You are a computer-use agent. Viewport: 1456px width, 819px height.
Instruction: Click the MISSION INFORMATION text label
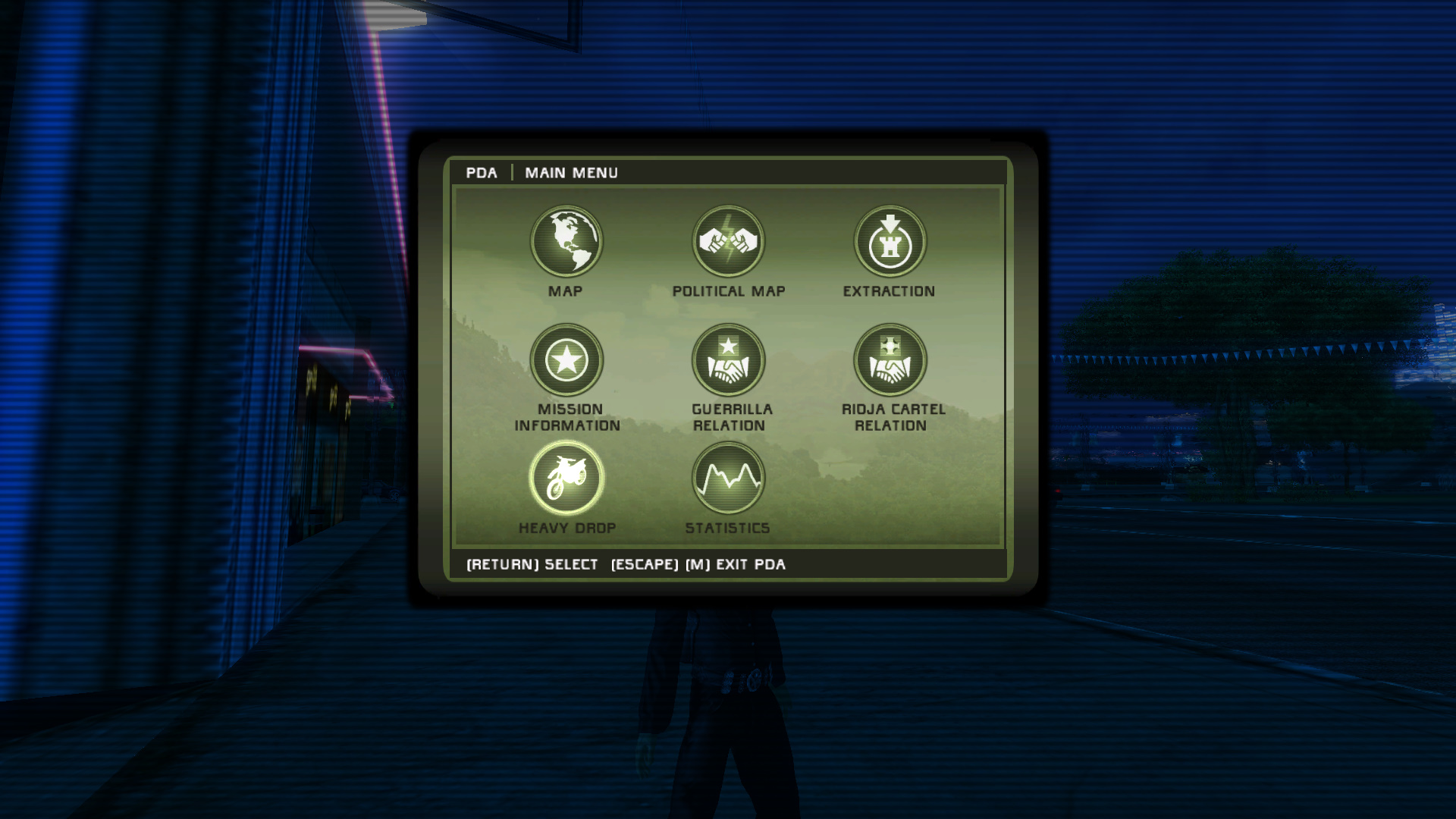click(567, 418)
